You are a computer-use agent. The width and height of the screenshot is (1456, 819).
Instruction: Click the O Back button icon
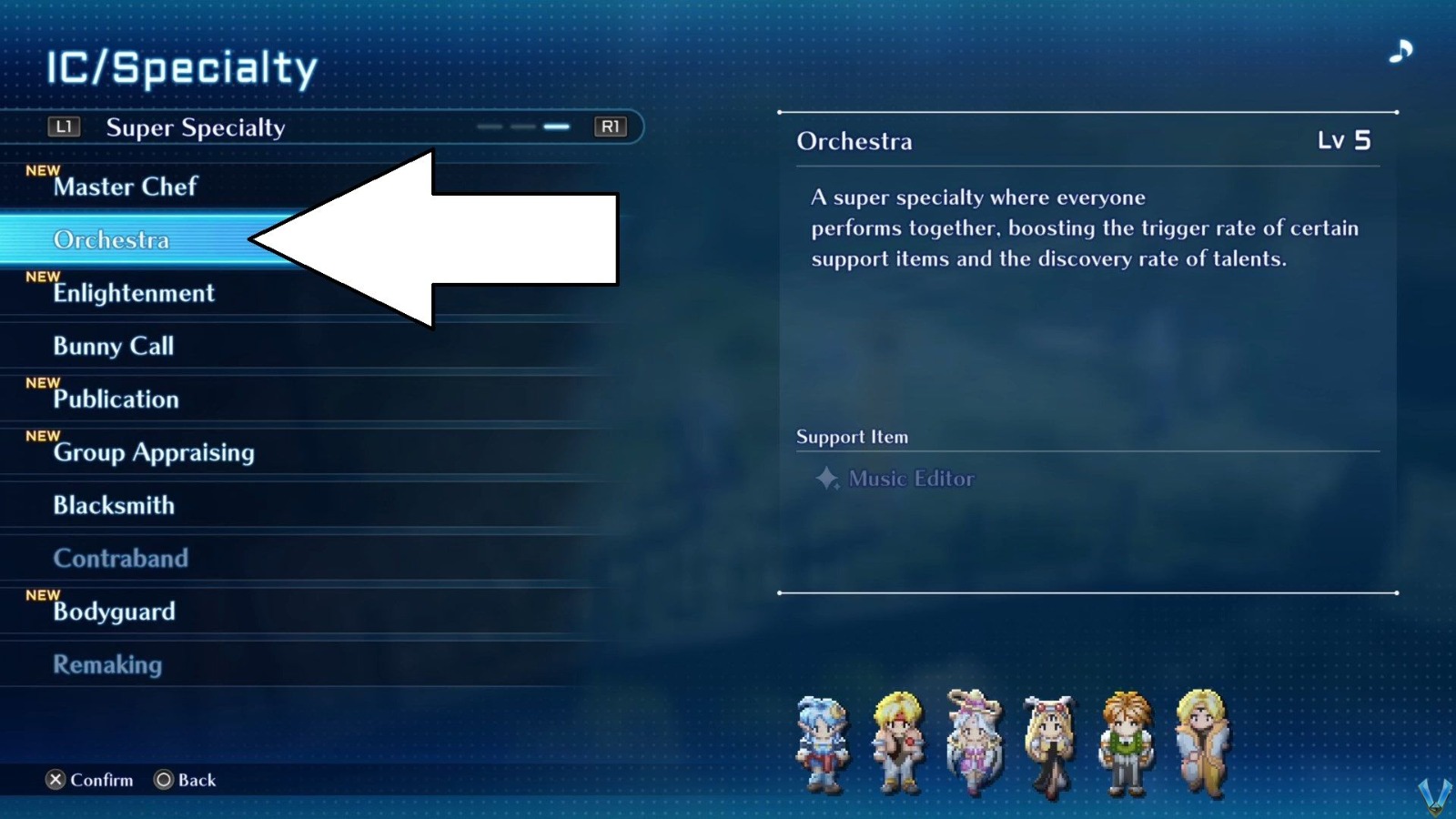pos(163,779)
